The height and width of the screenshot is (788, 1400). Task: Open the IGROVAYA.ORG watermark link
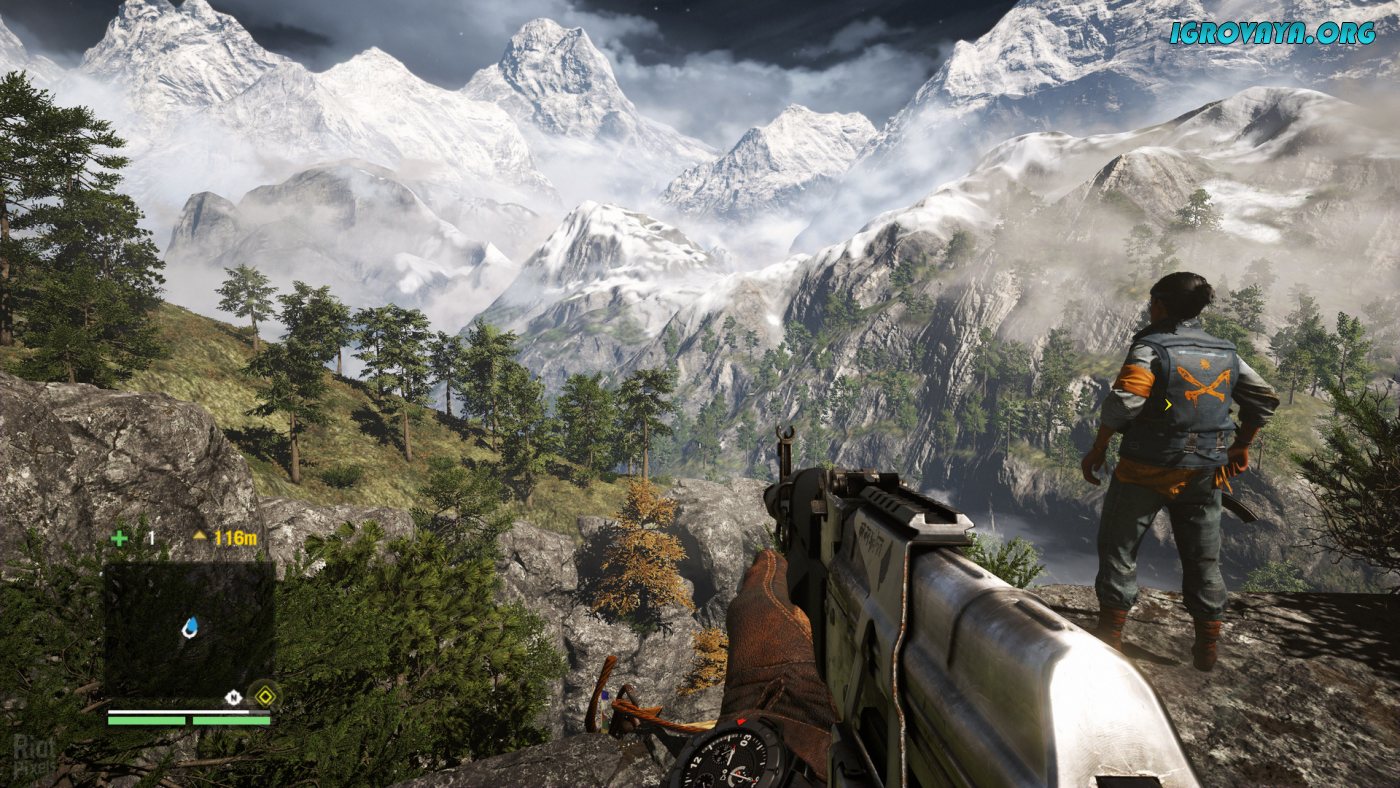(1272, 33)
